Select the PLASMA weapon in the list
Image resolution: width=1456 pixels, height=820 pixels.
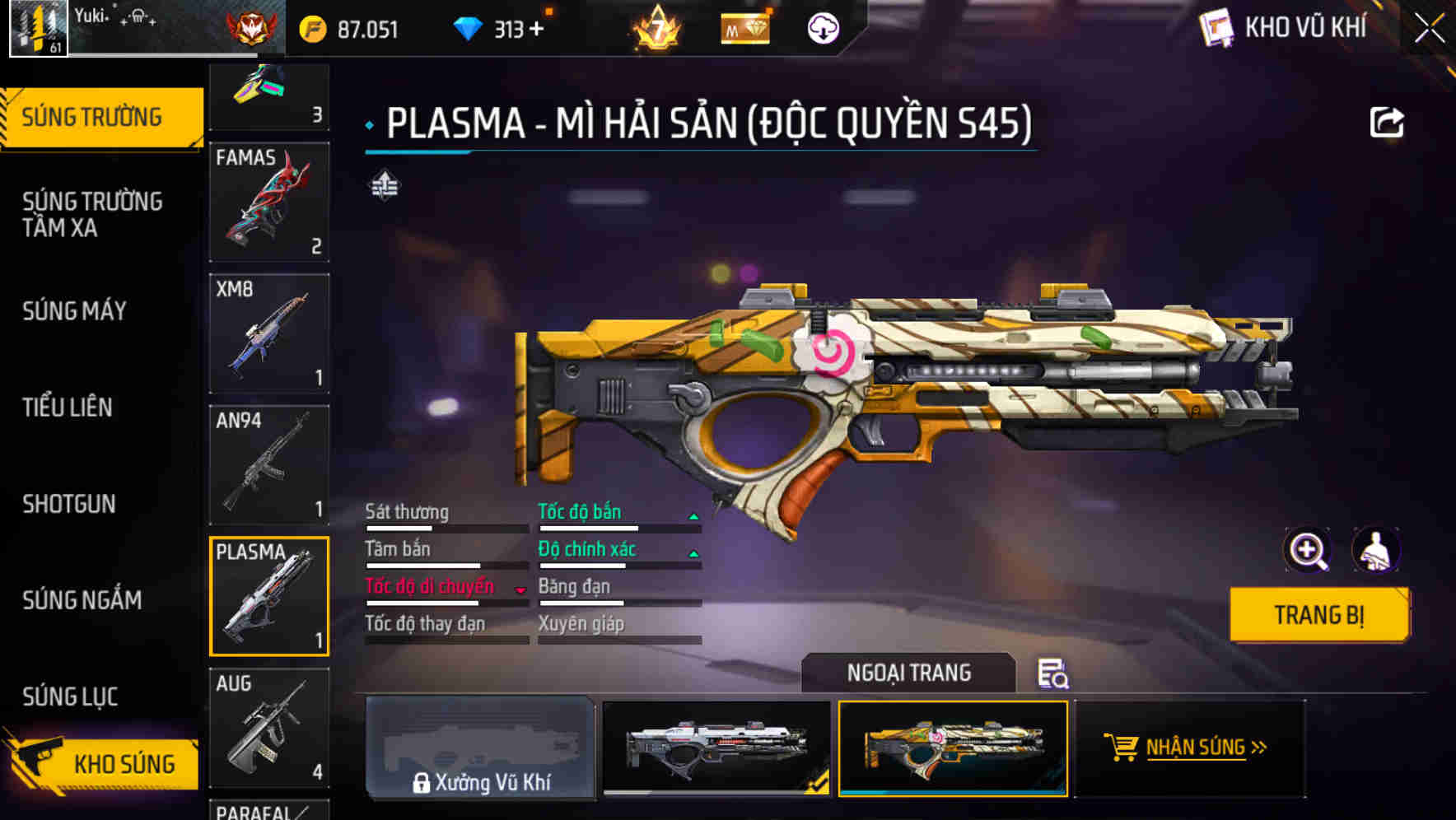[x=269, y=594]
